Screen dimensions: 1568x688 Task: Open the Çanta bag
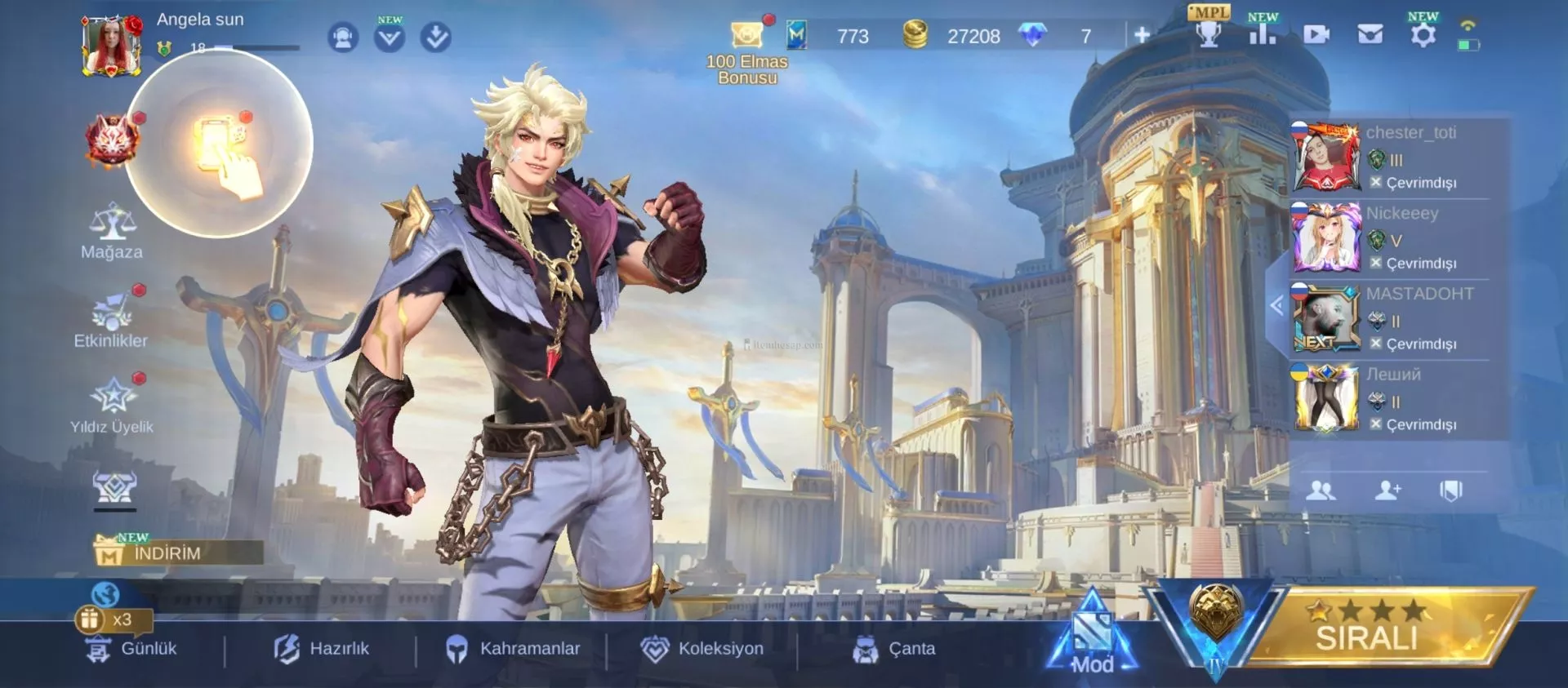[x=894, y=649]
